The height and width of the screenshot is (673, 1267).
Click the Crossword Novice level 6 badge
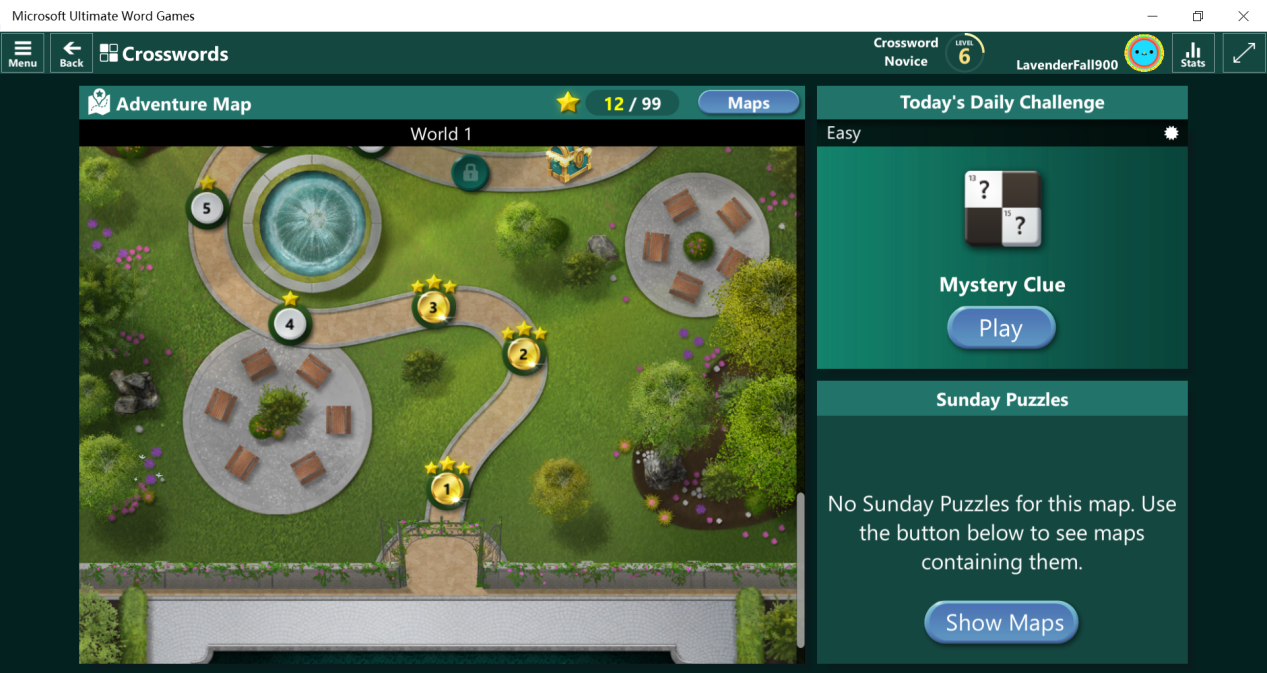(964, 54)
